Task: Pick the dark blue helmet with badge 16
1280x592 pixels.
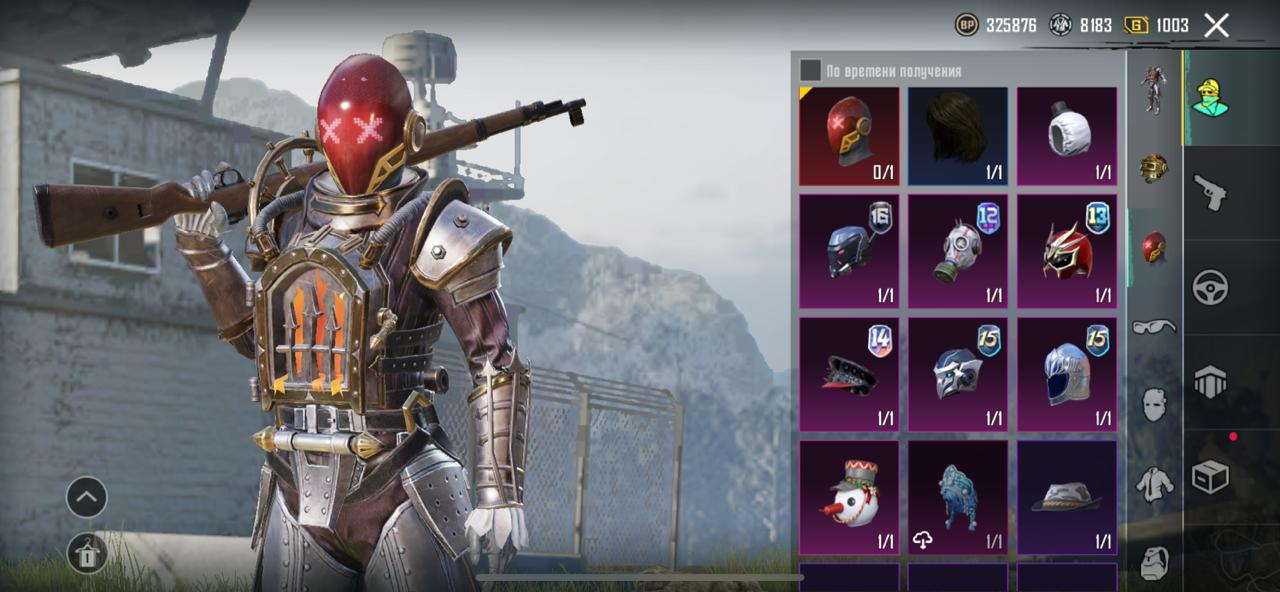Action: pos(849,251)
